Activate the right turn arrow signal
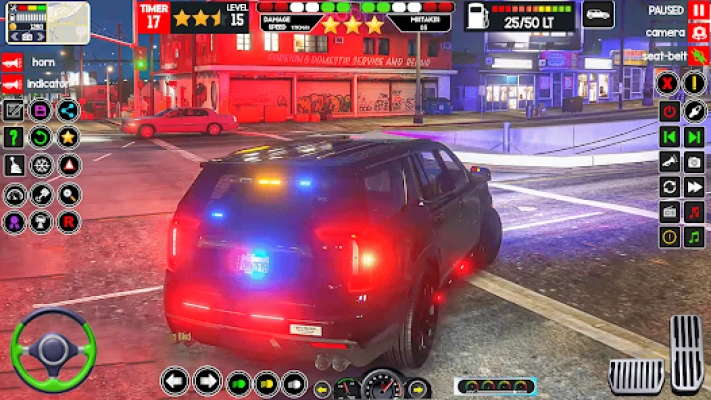Viewport: 711px width, 400px height. pyautogui.click(x=207, y=381)
